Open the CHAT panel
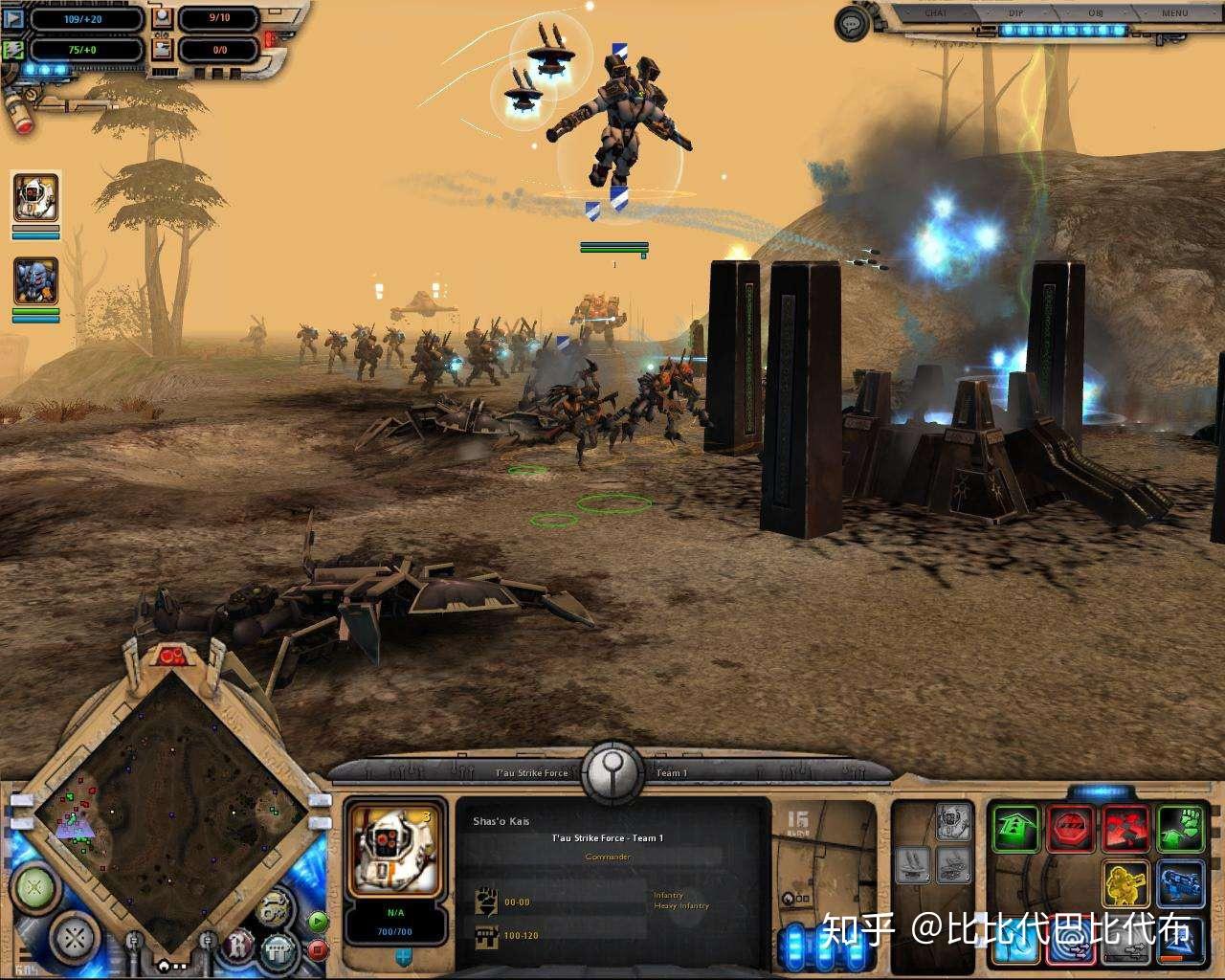This screenshot has width=1225, height=980. (936, 13)
